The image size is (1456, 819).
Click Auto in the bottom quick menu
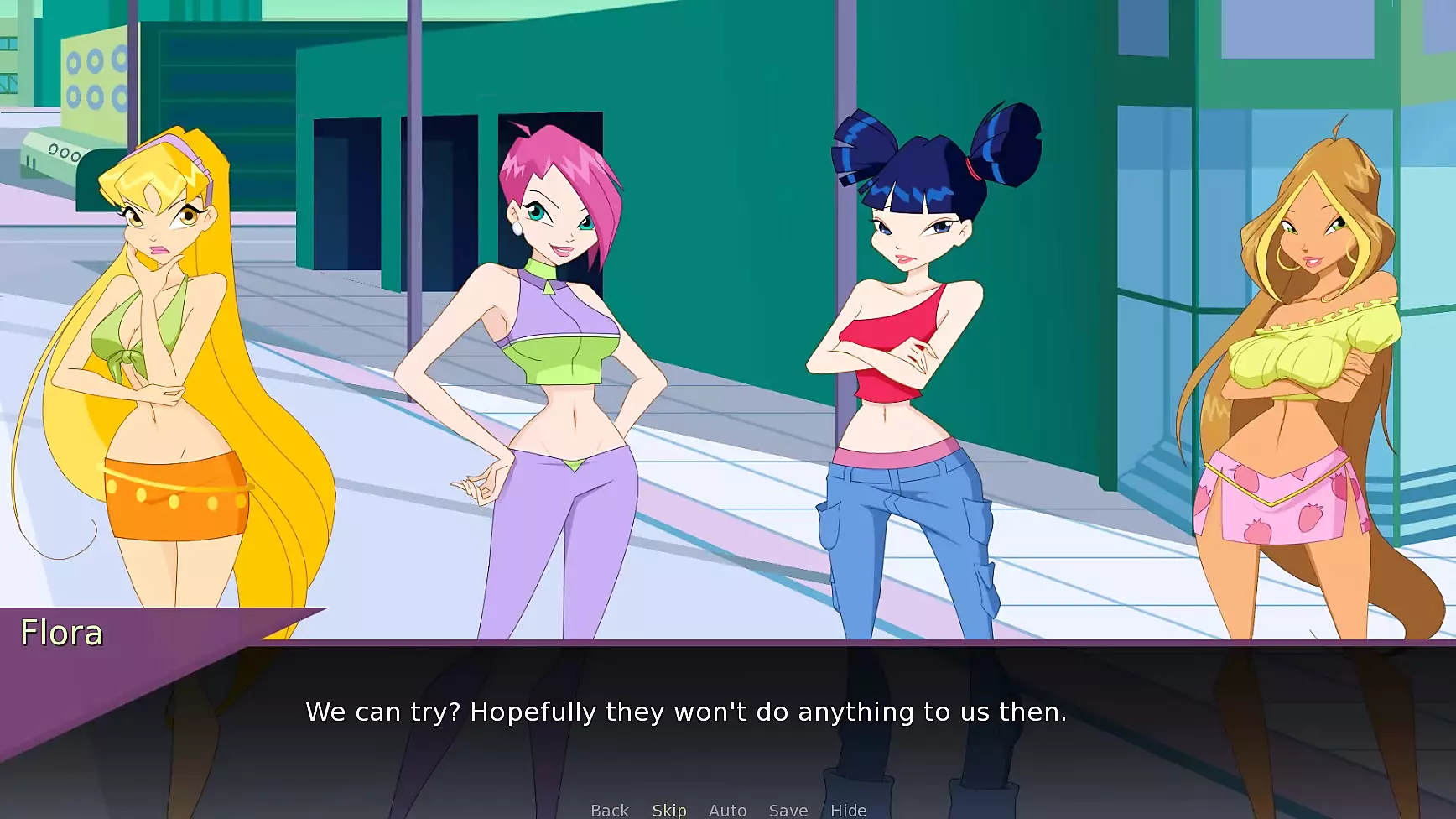coord(726,809)
